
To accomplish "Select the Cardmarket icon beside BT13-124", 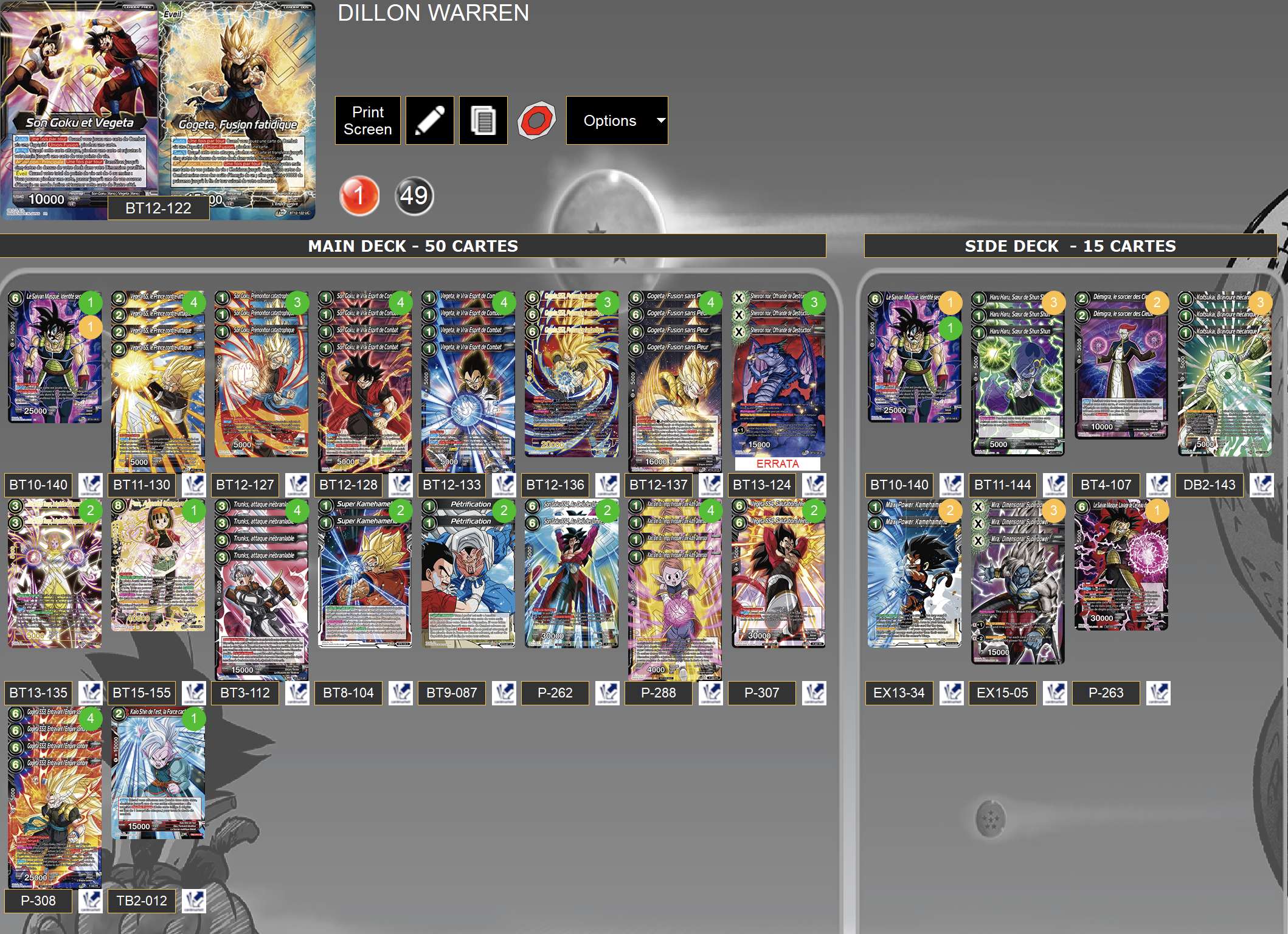I will [815, 485].
